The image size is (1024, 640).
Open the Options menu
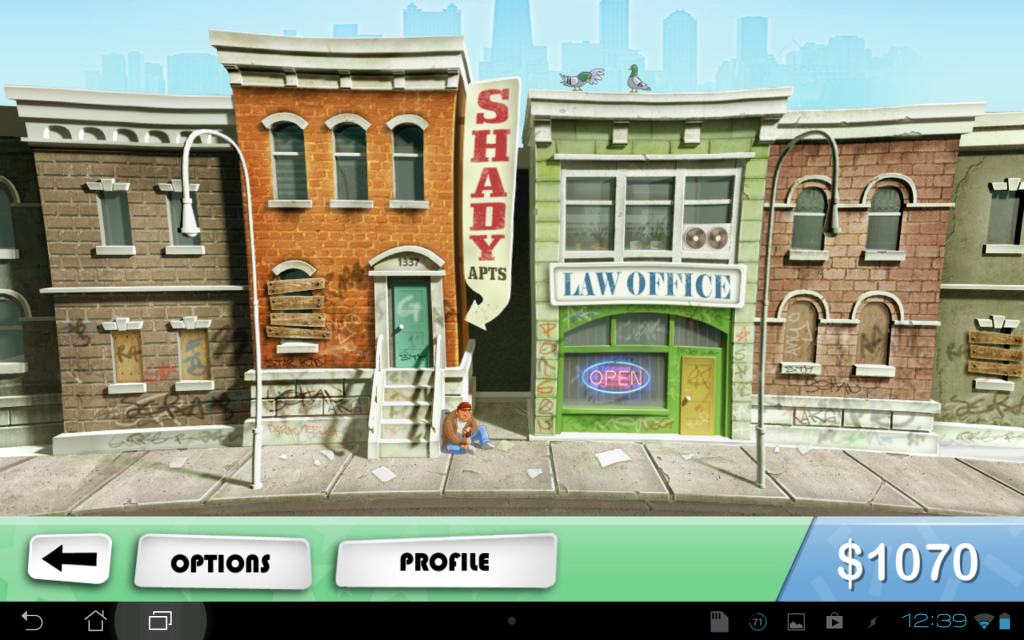coord(221,561)
